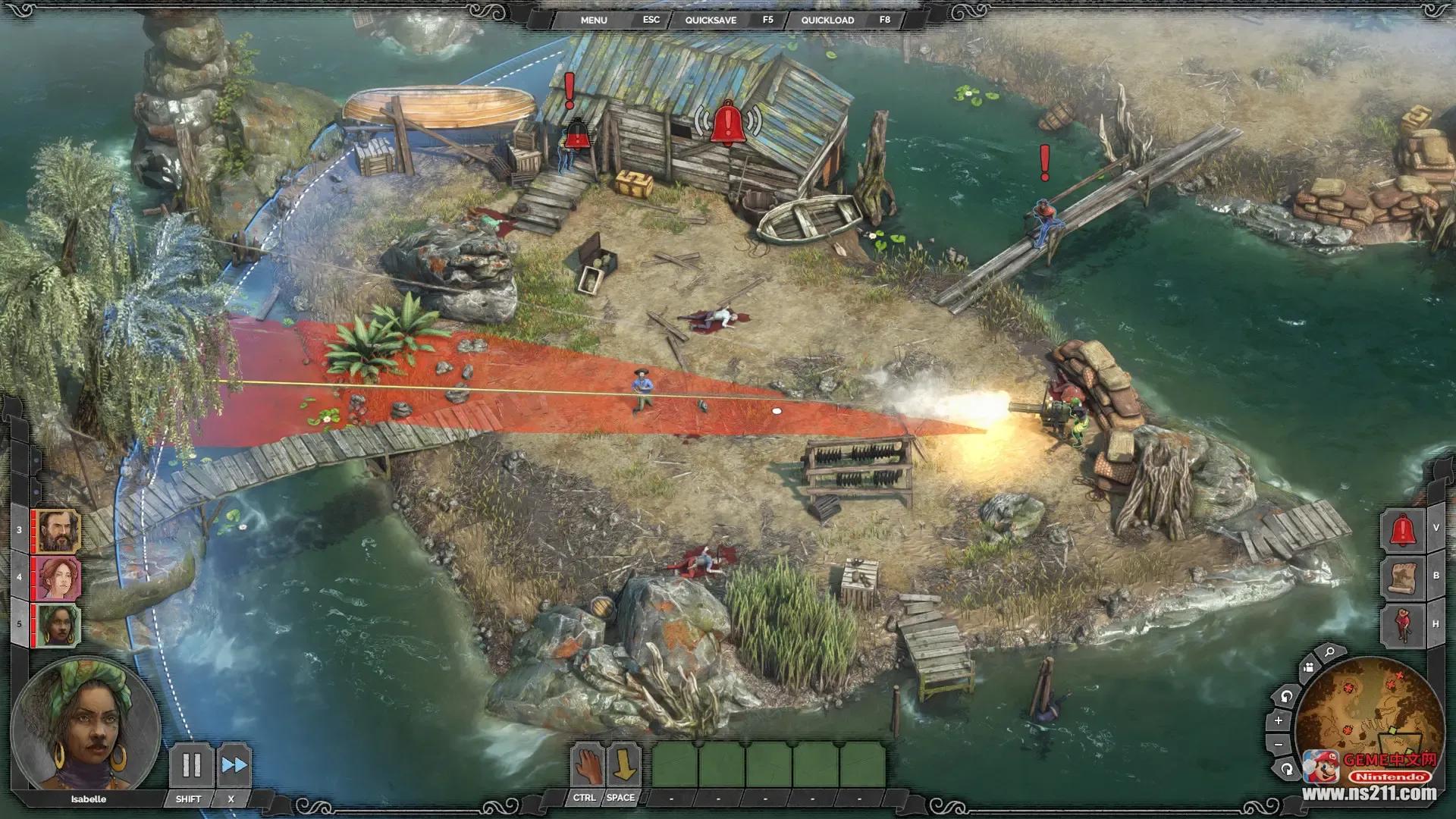The image size is (1456, 819).
Task: Toggle the red cowboy highlight icon
Action: click(x=1402, y=624)
